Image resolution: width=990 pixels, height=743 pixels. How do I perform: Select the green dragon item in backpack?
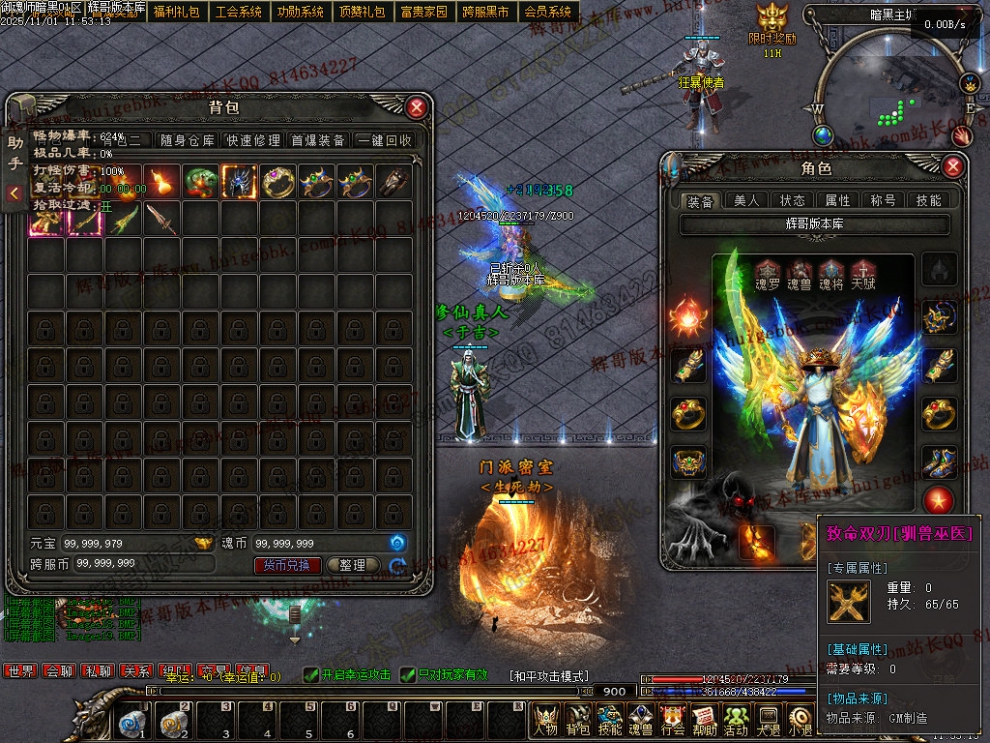click(x=201, y=182)
